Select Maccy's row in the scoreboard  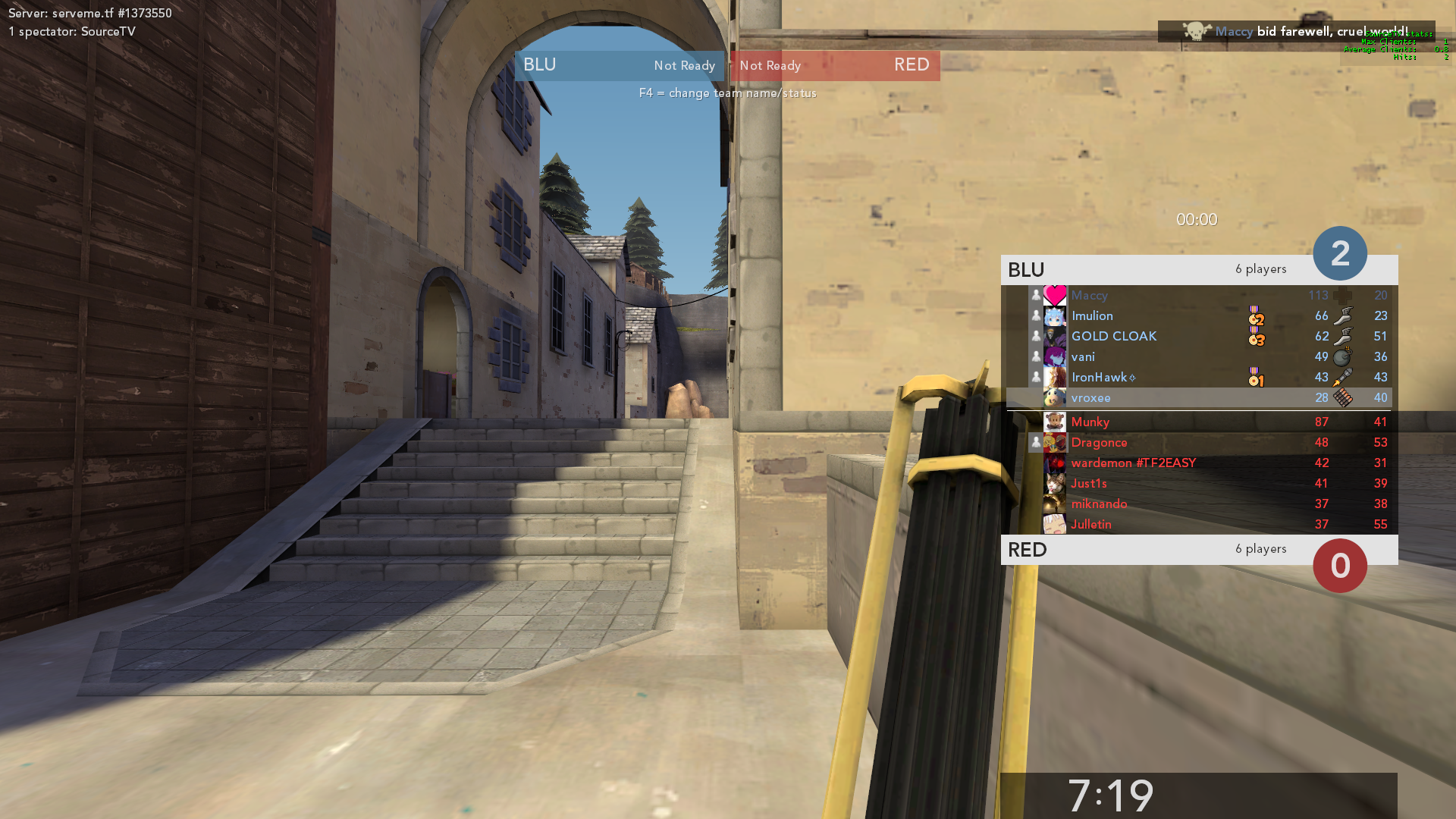point(1198,296)
